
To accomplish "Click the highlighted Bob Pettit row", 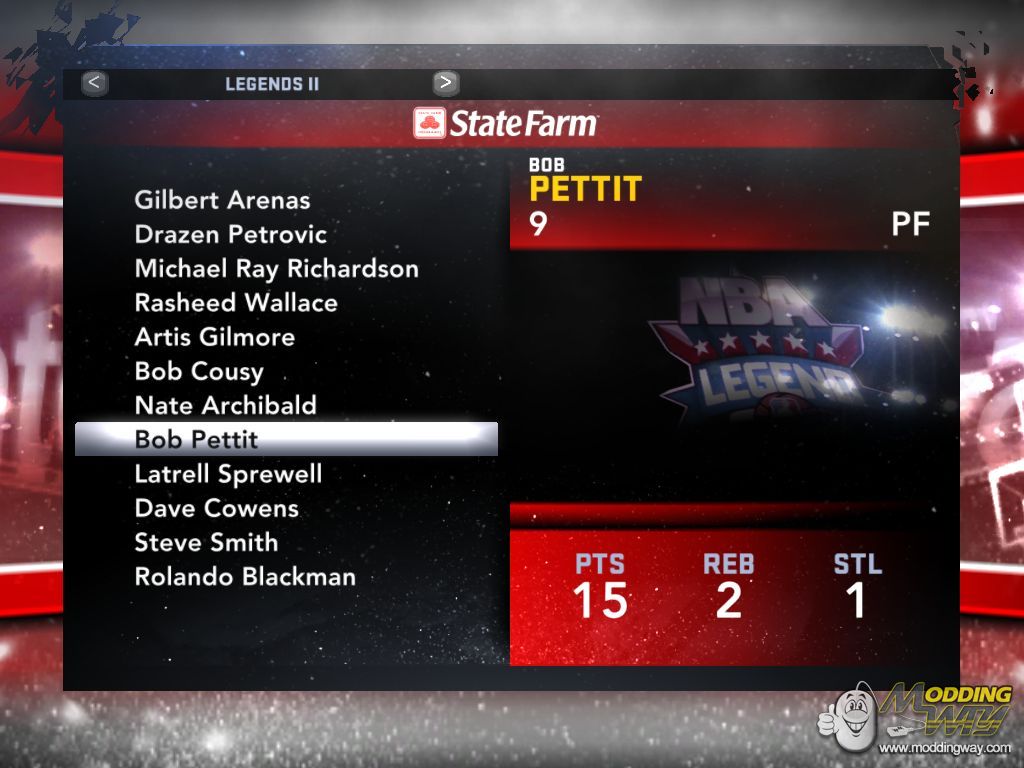I will (285, 439).
